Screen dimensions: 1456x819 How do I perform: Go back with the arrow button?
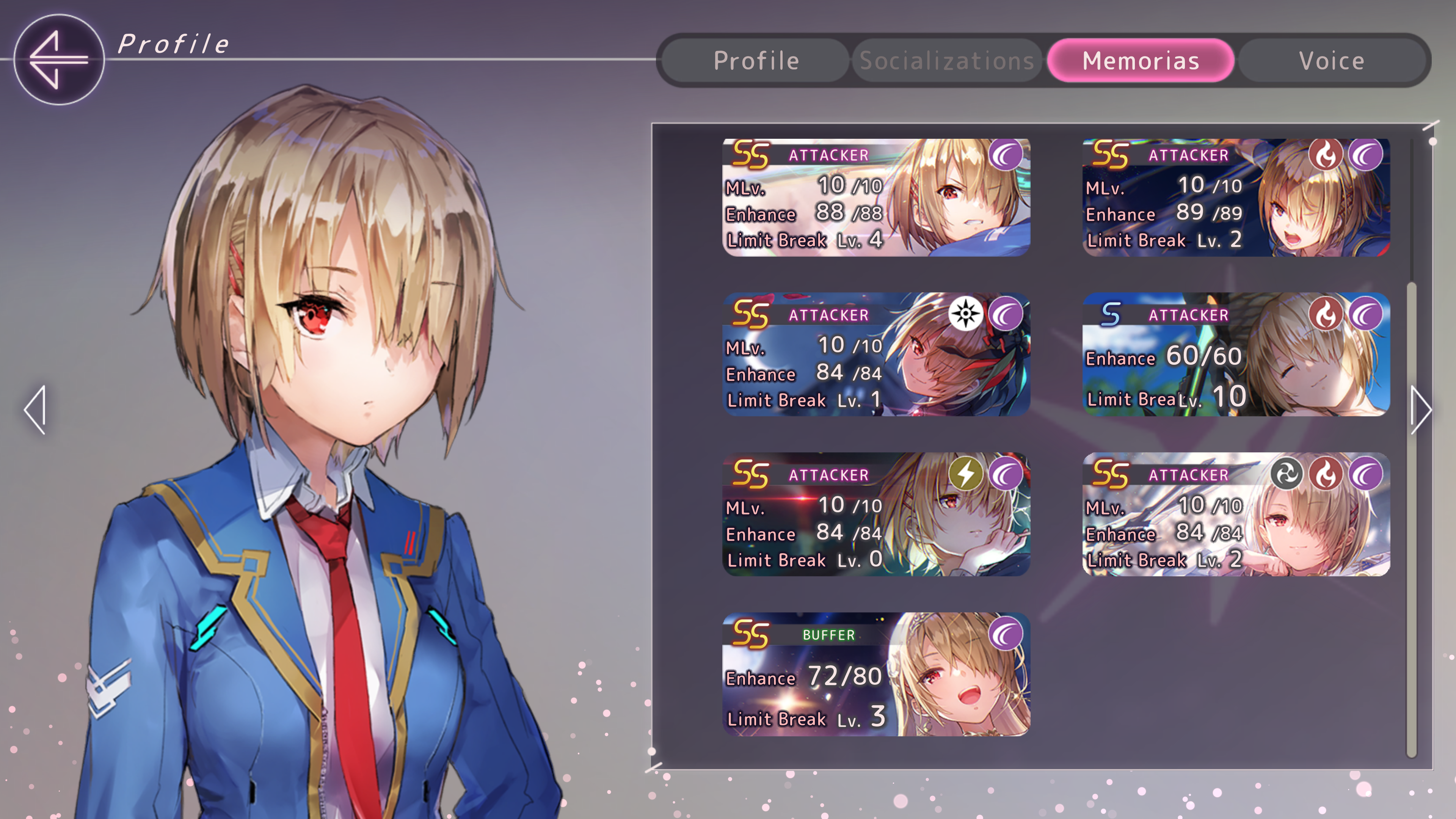pyautogui.click(x=59, y=60)
